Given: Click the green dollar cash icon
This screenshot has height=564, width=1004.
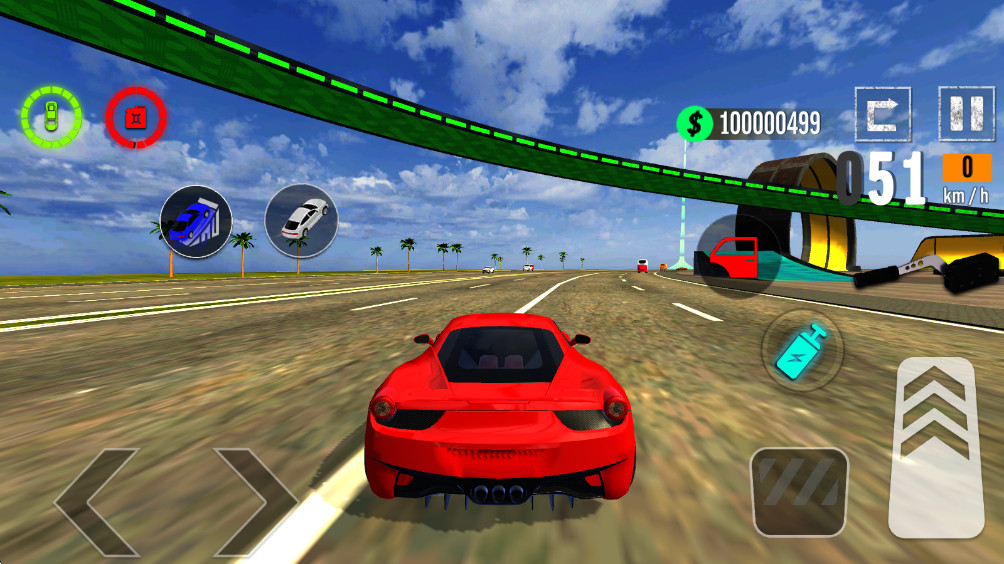Looking at the screenshot, I should point(696,124).
